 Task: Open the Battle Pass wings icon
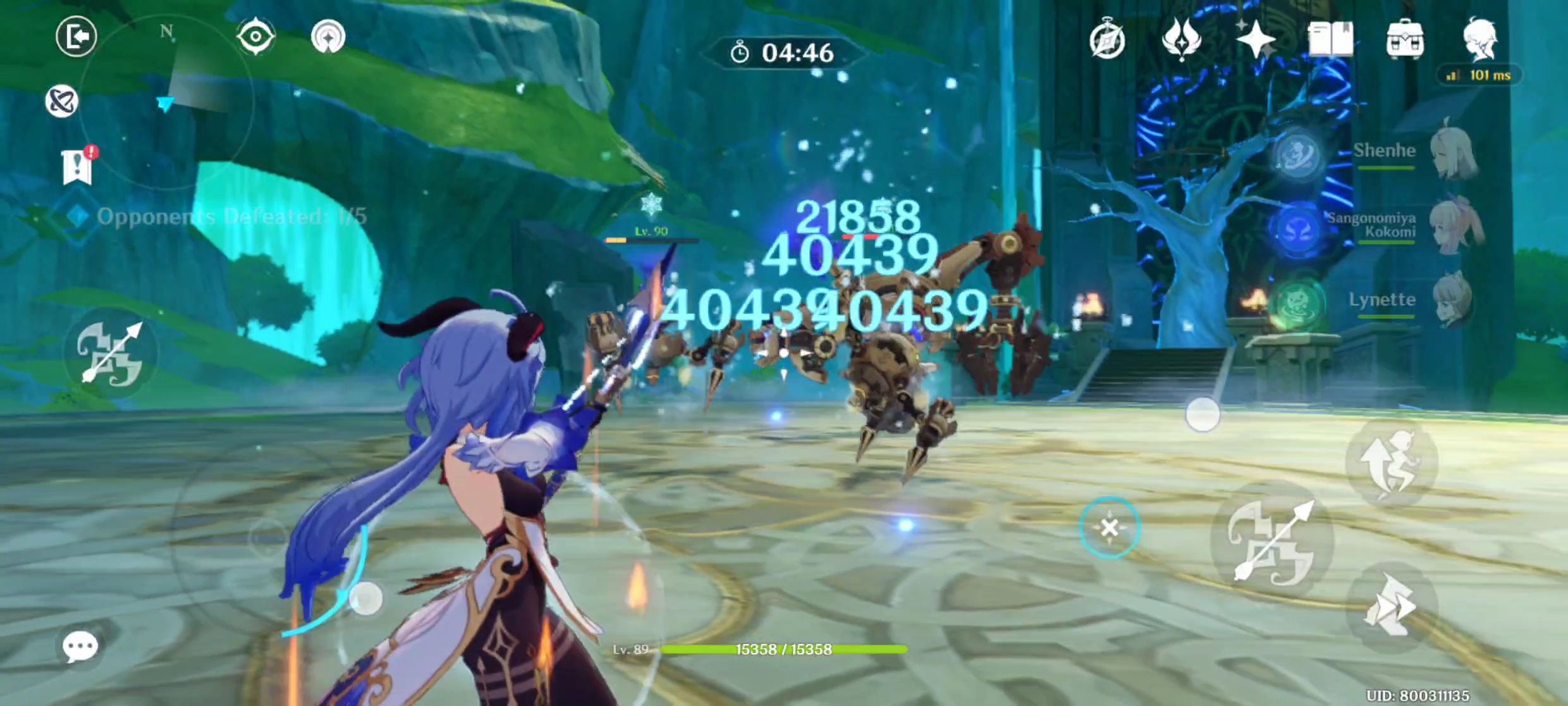[1183, 38]
